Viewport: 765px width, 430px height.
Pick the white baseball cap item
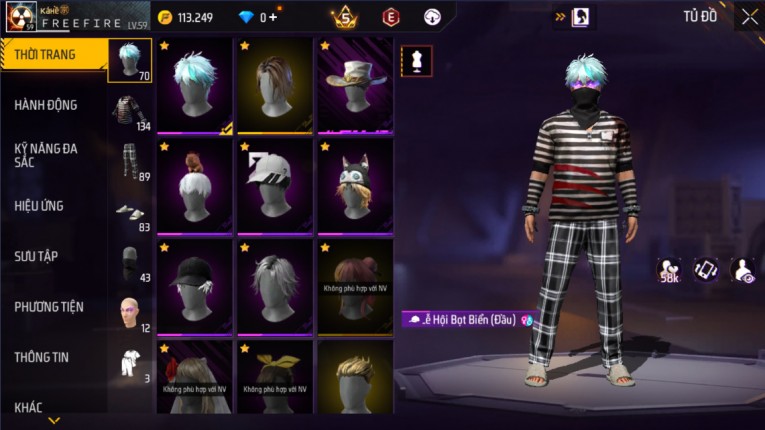[x=275, y=186]
